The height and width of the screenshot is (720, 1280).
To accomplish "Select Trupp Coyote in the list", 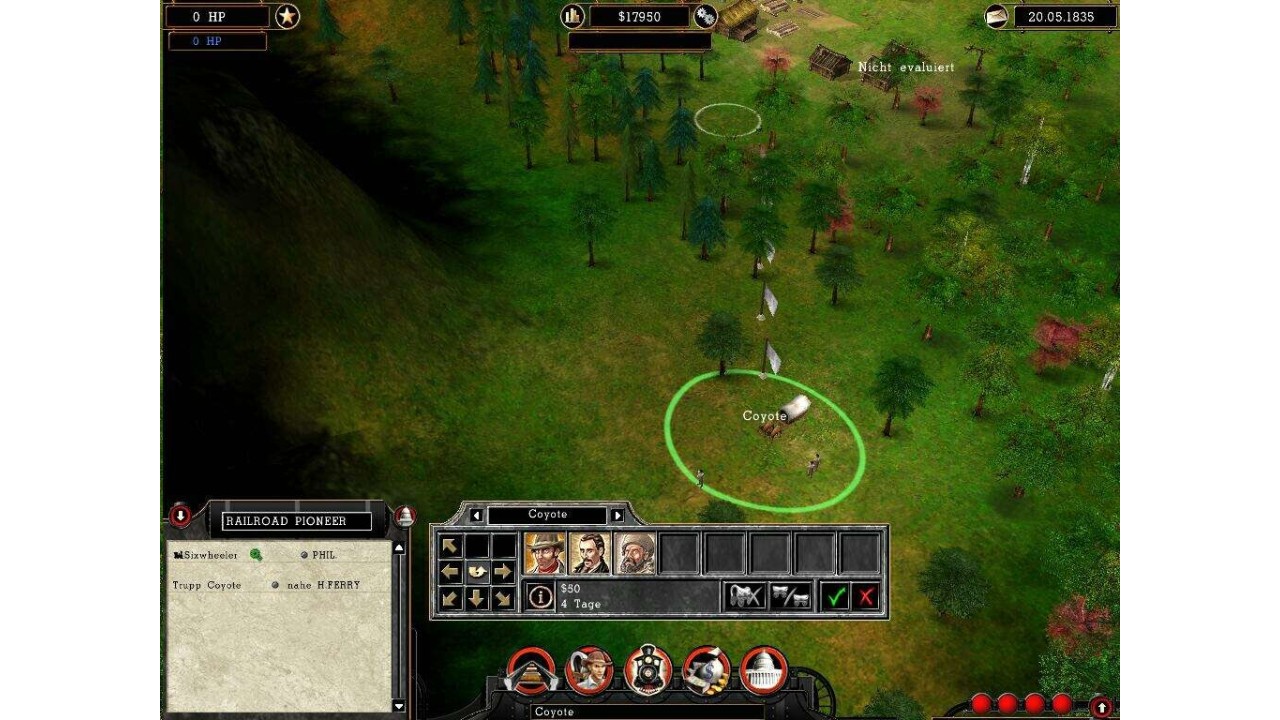I will point(207,585).
